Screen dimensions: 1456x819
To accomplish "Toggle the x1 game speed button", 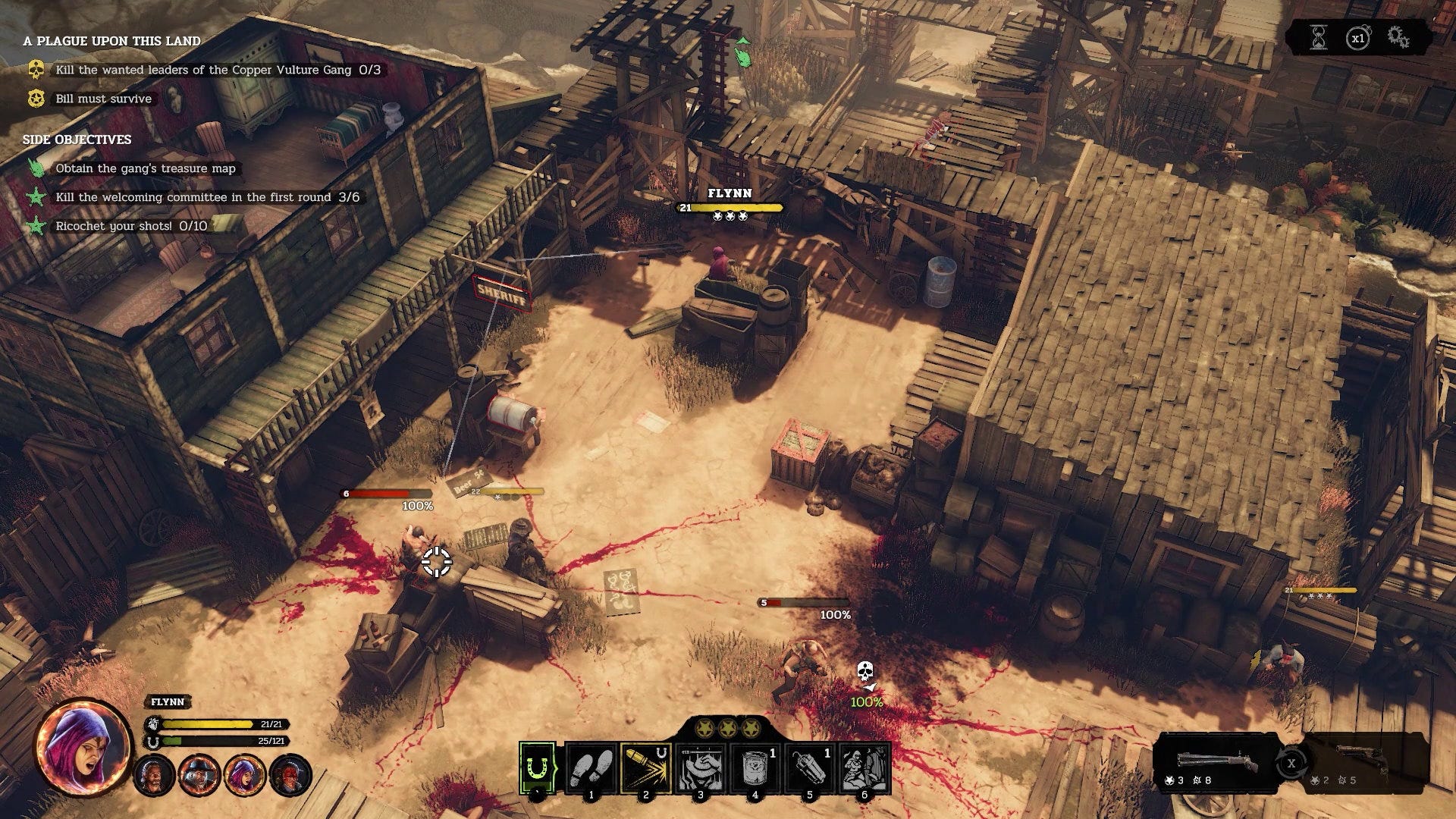I will click(x=1357, y=37).
